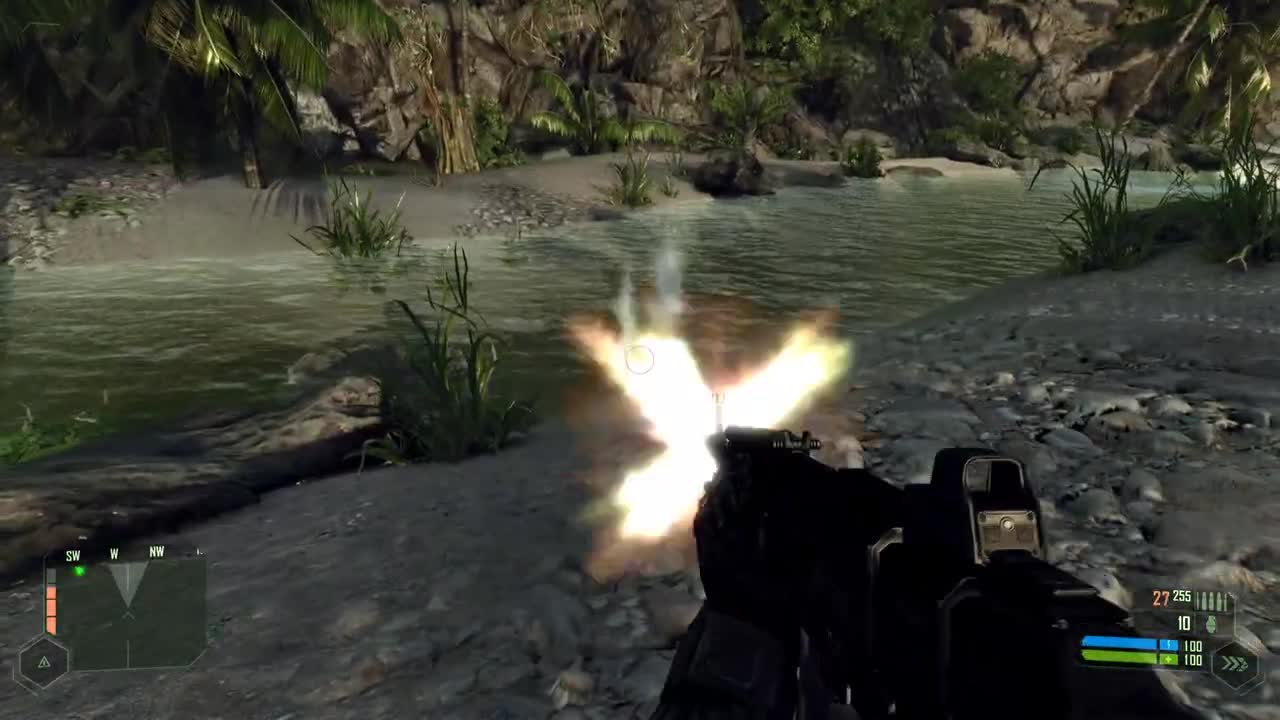Click the health cross icon on the green bar
The height and width of the screenshot is (720, 1280).
coord(1169,660)
